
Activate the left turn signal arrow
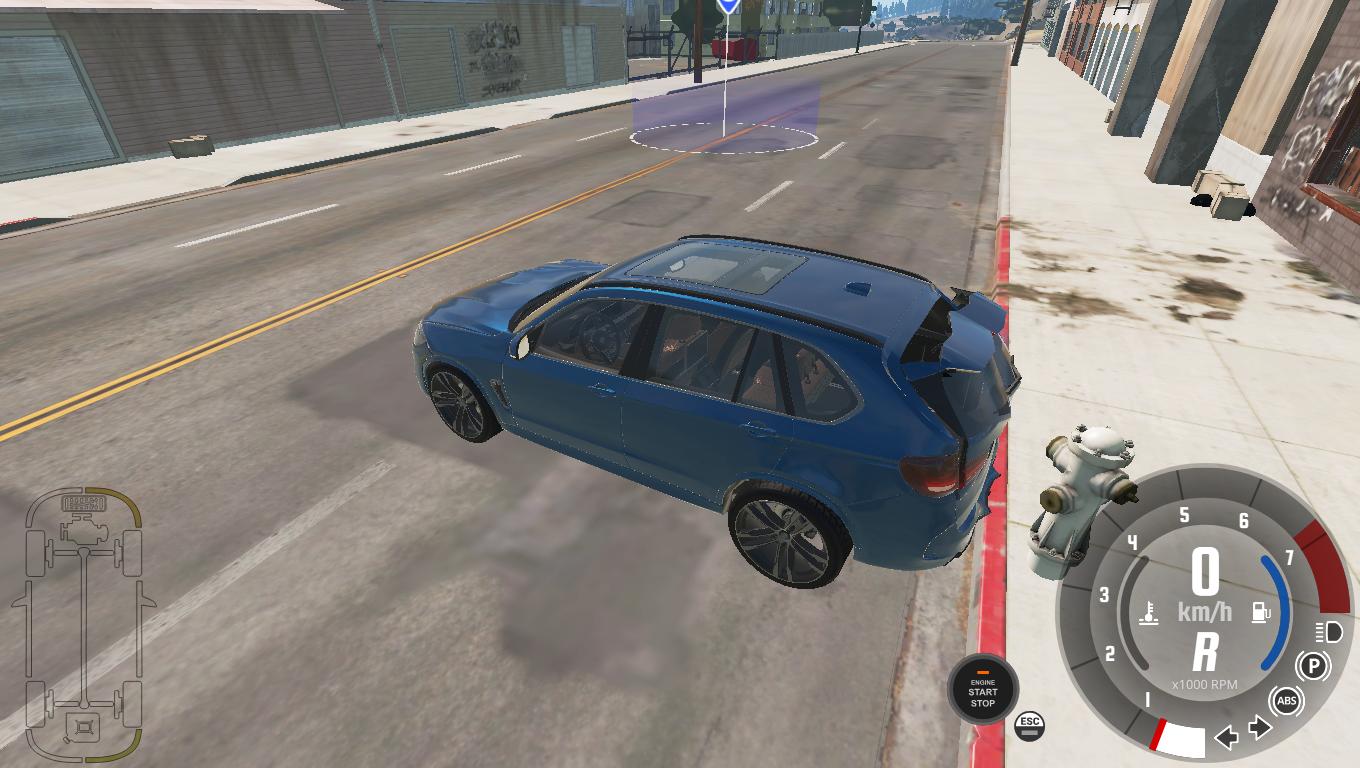[x=1226, y=738]
